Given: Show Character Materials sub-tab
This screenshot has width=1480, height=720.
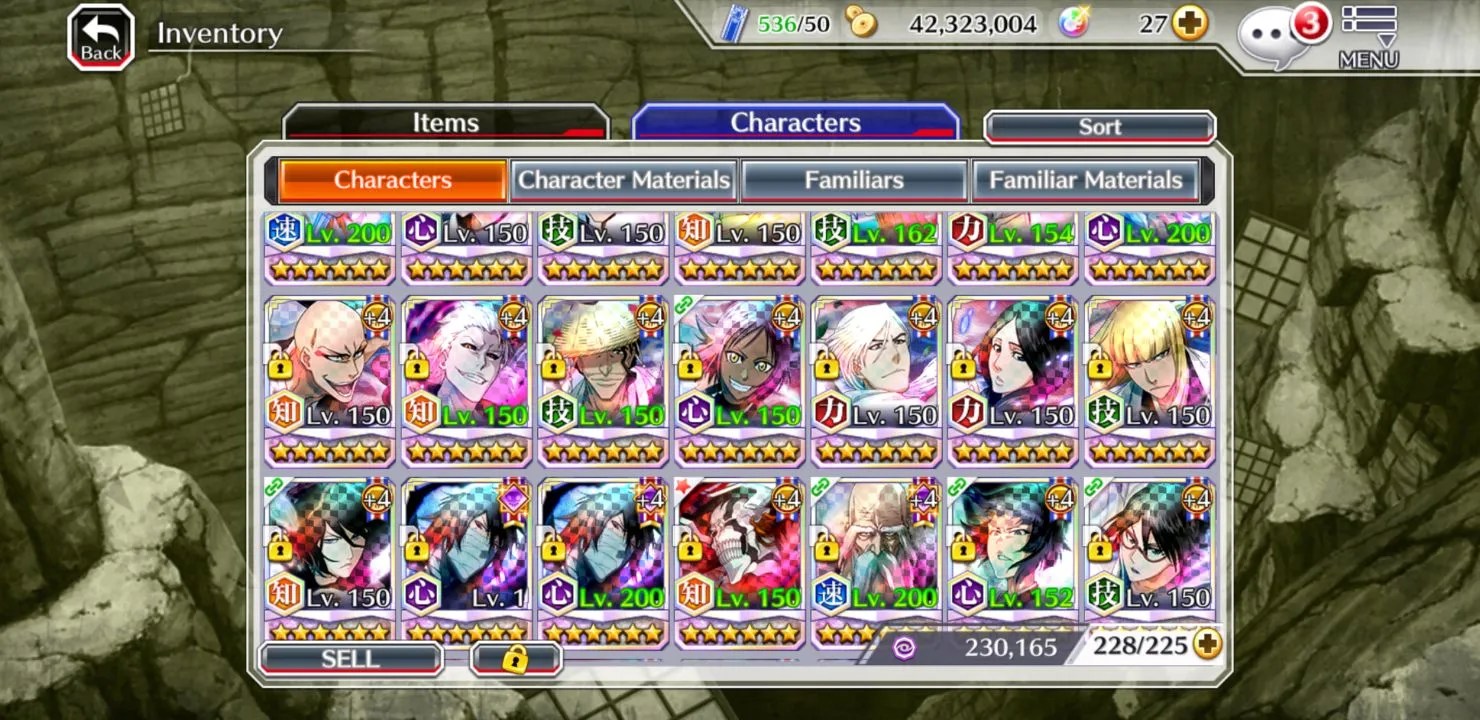Looking at the screenshot, I should click(x=624, y=181).
